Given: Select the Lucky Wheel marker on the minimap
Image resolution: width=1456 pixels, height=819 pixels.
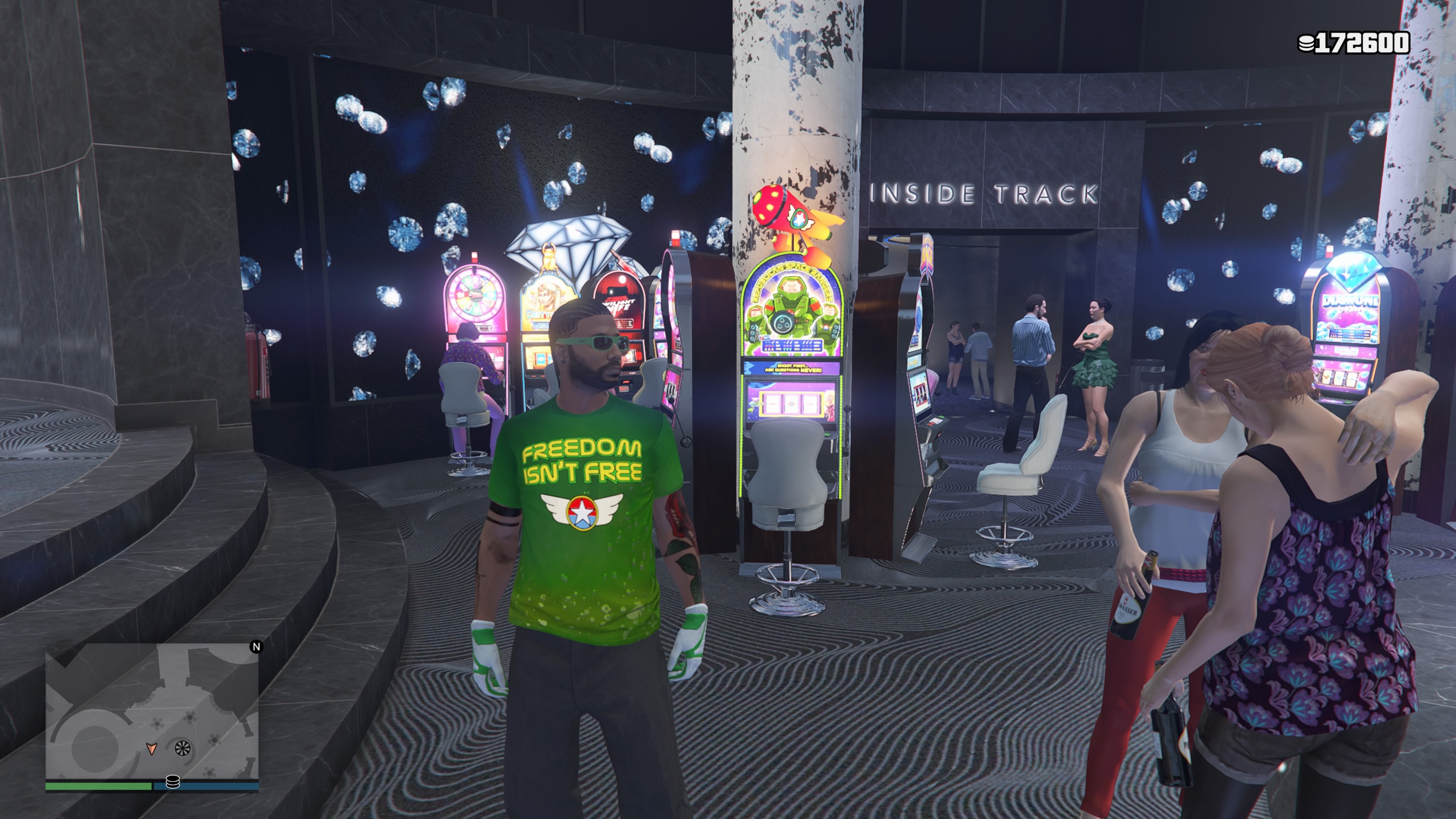Looking at the screenshot, I should point(182,748).
